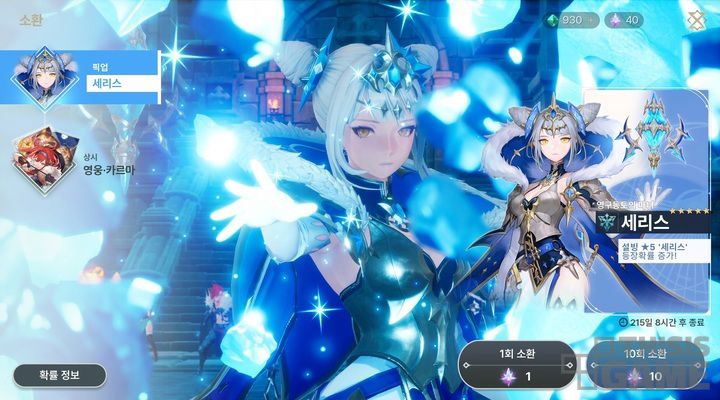Open the 확률 정보 probability info
This screenshot has height=400, width=720.
pyautogui.click(x=59, y=375)
